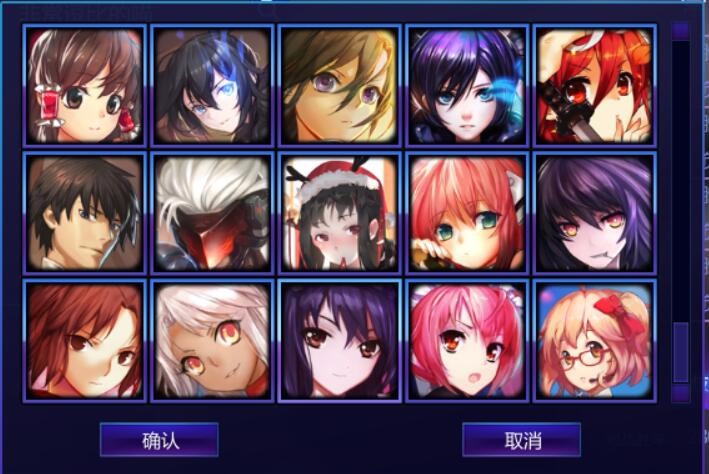The width and height of the screenshot is (709, 474).
Task: Pick the white-haired red-masked cyborg portrait
Action: click(x=212, y=213)
